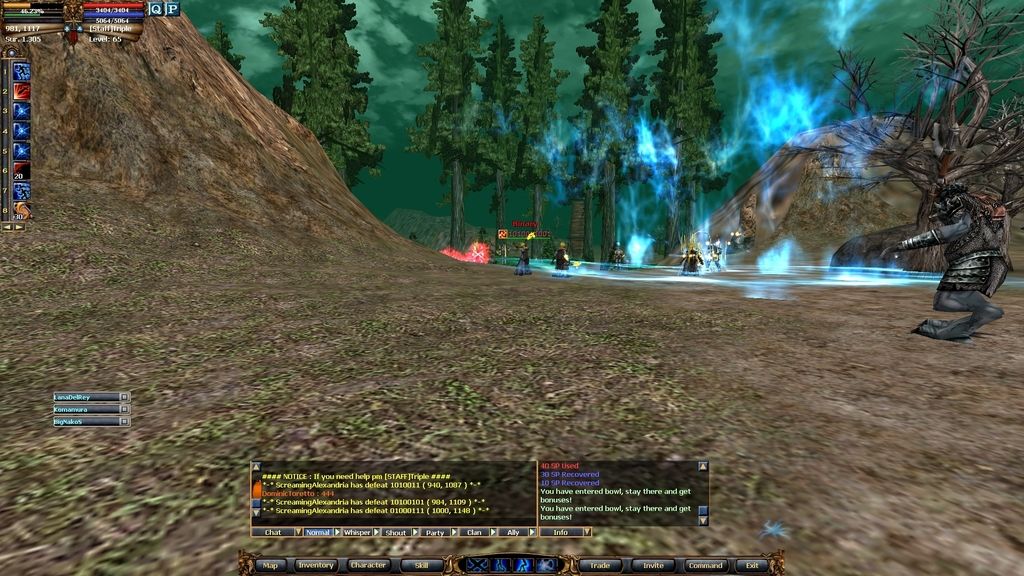Screen dimensions: 1024x576
Task: Click the Exit button
Action: tap(752, 565)
